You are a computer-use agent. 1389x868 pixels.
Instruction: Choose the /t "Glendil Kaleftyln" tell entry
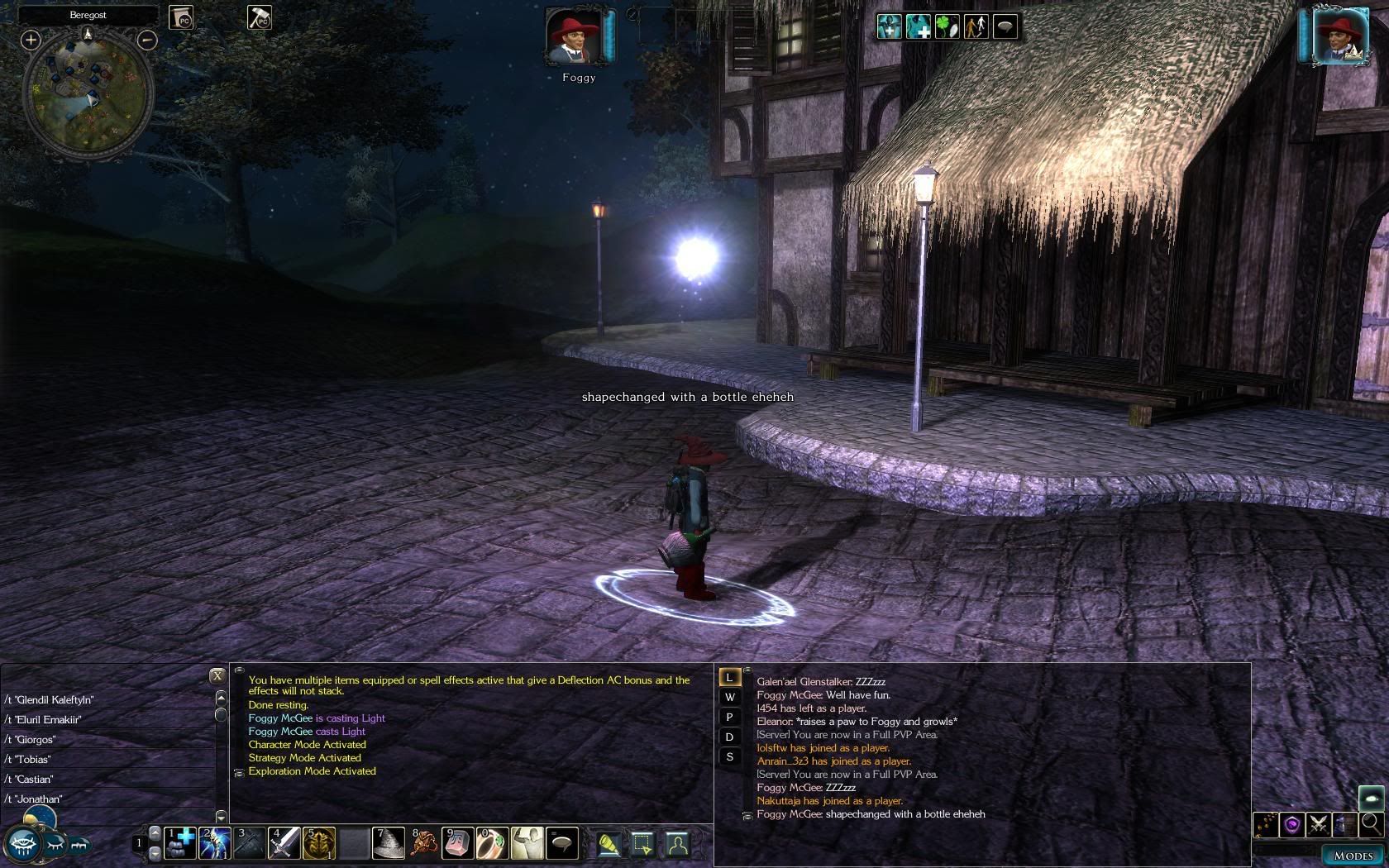point(50,700)
